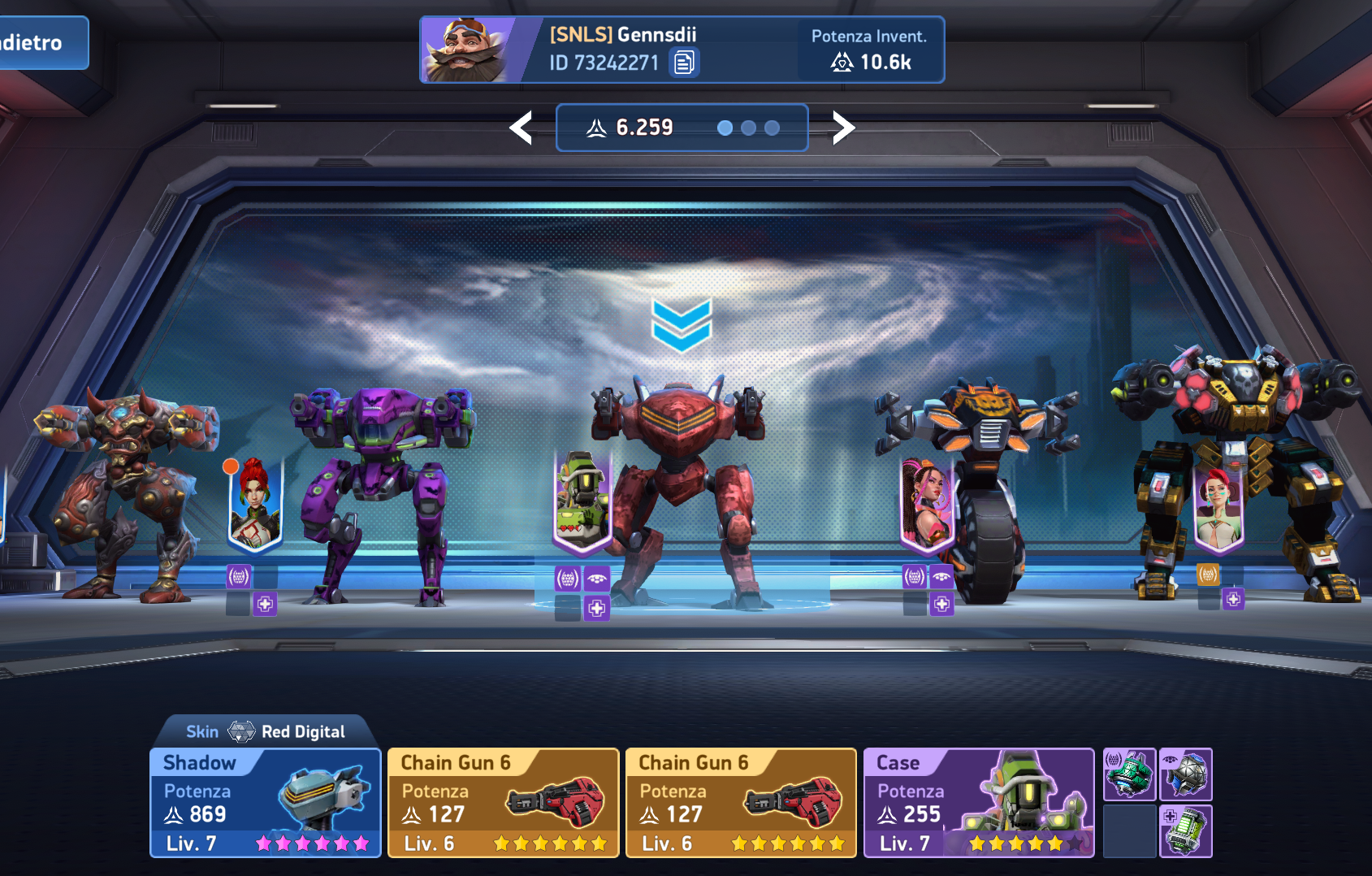Click the [SNLS] Gennsdii player avatar
Viewport: 1372px width, 876px height.
[x=466, y=50]
